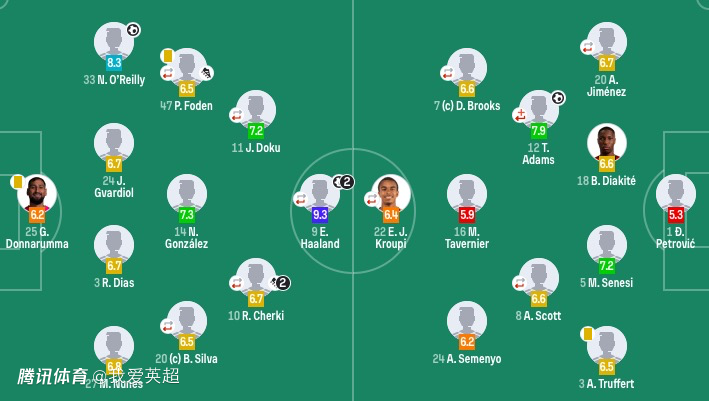This screenshot has width=709, height=401.
Task: Select N. González in midfield
Action: [x=187, y=194]
